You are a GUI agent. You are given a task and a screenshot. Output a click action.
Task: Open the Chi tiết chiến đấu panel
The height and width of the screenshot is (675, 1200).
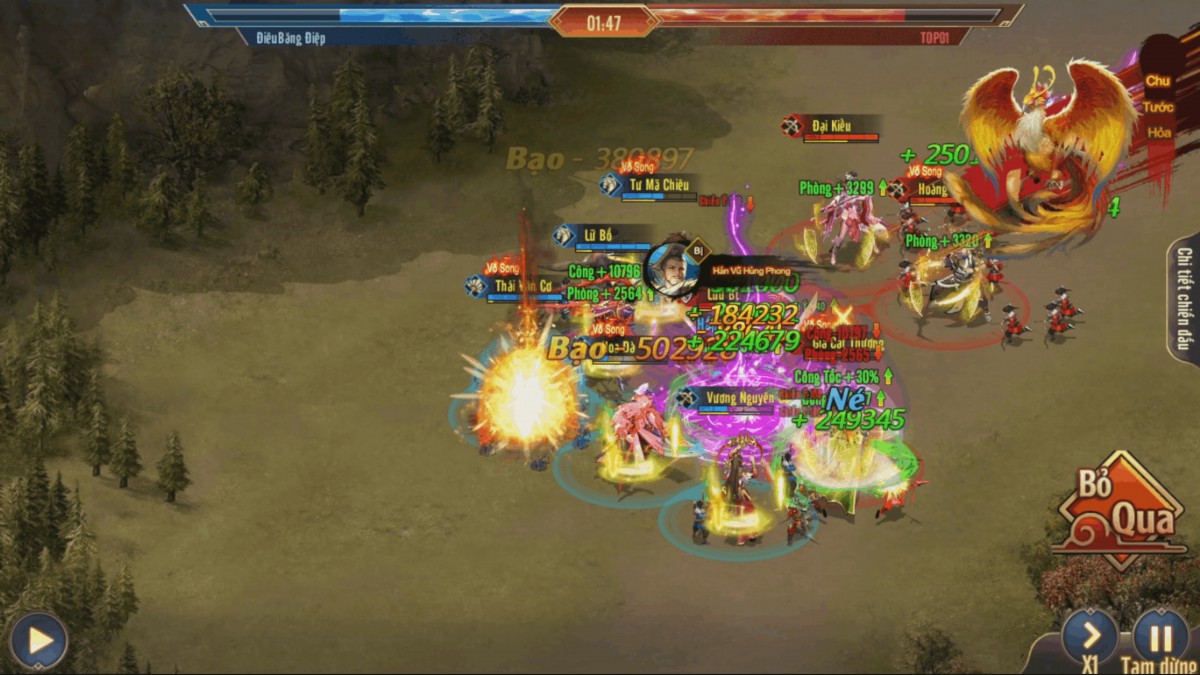[x=1184, y=300]
